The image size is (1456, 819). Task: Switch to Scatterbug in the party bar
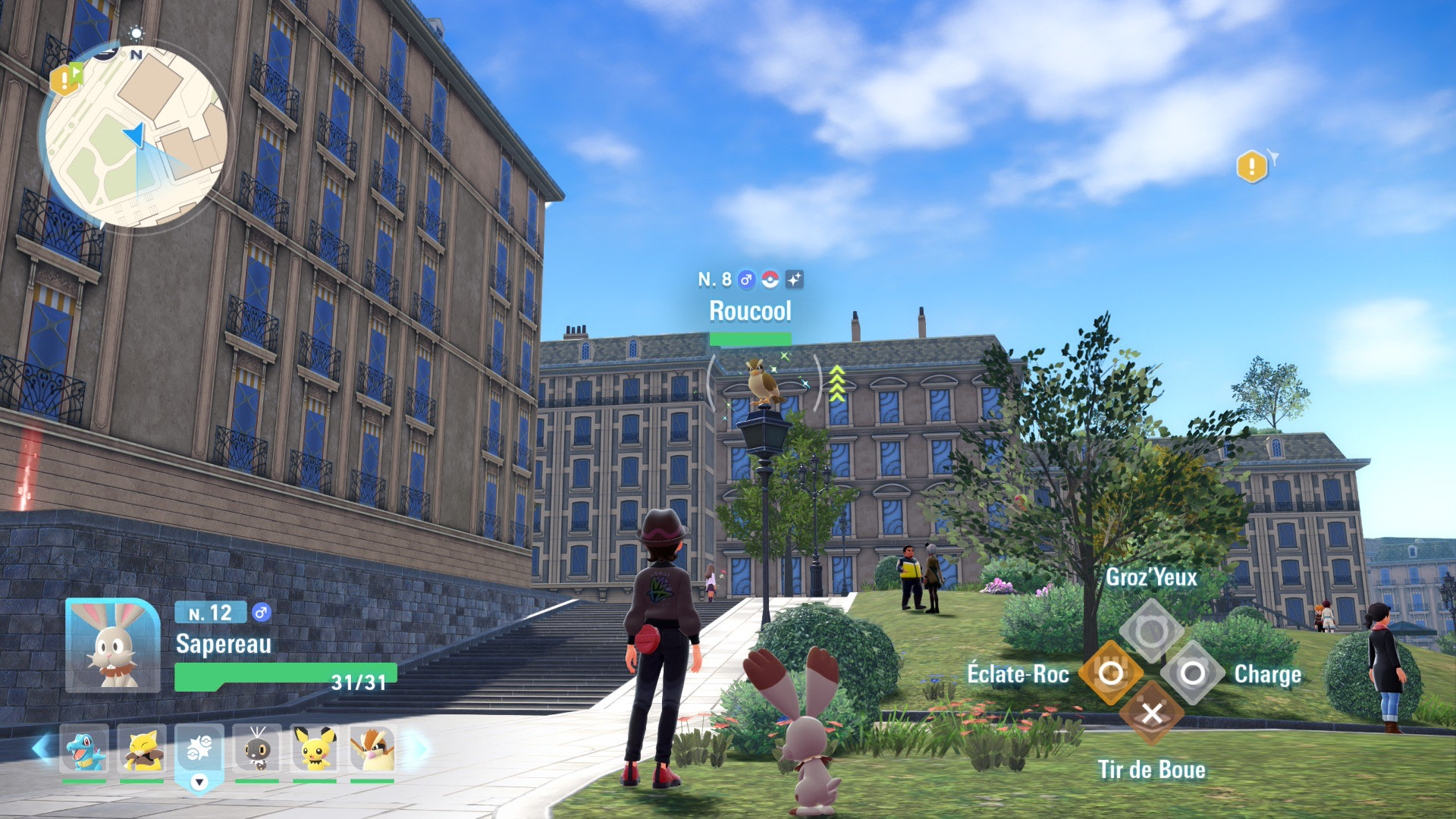click(257, 748)
